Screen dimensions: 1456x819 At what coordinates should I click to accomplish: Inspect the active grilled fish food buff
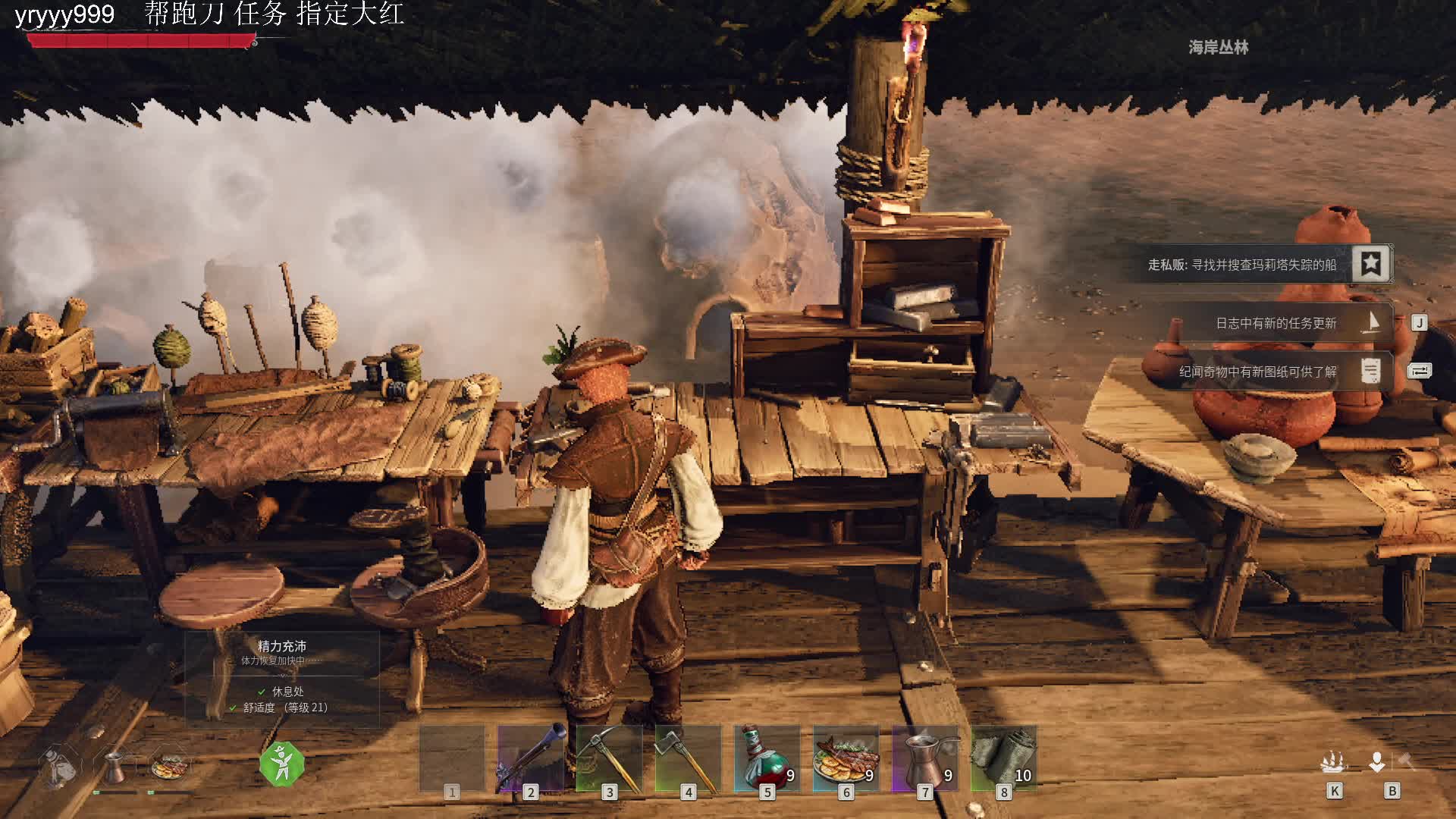tap(170, 767)
